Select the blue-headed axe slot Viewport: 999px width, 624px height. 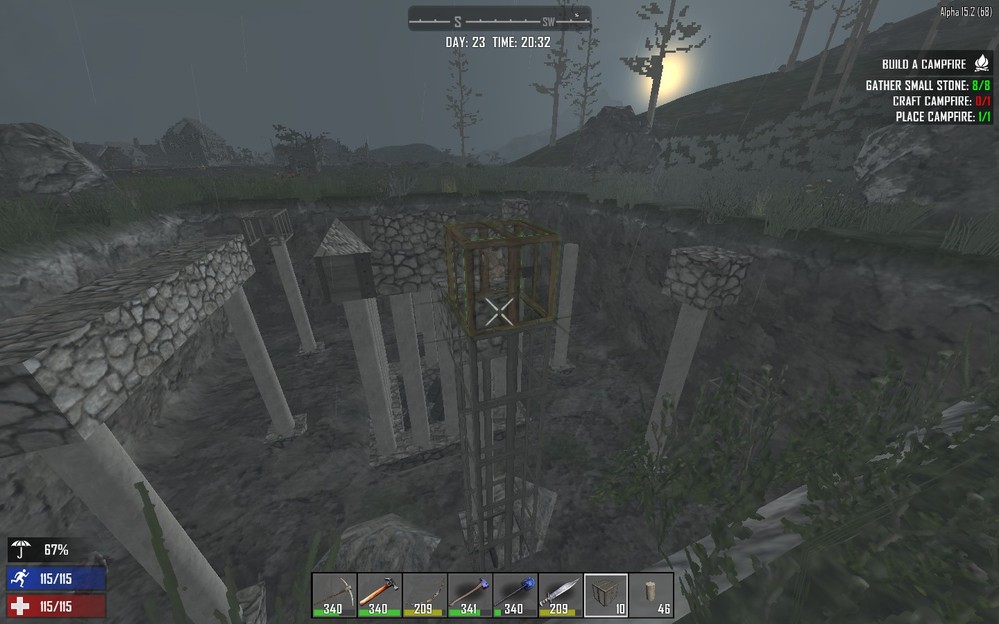470,595
